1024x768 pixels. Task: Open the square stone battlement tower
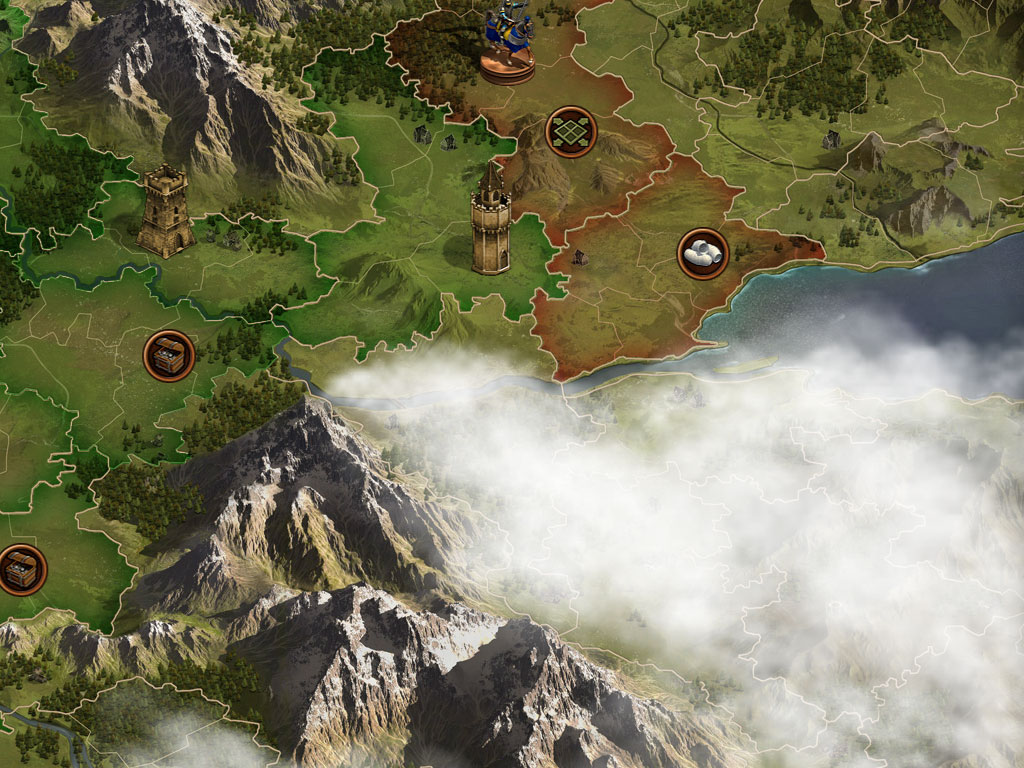coord(165,211)
